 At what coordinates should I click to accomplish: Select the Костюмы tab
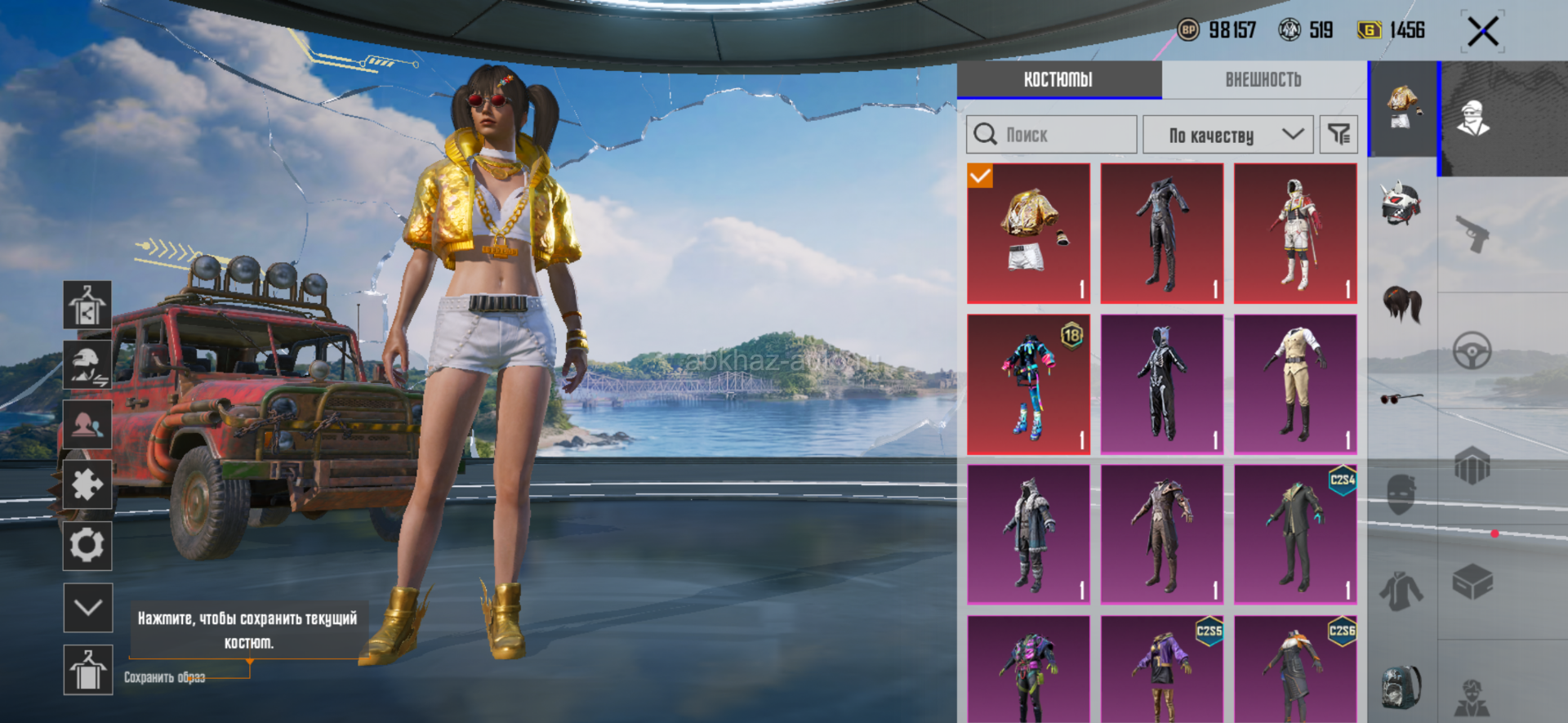tap(1058, 80)
